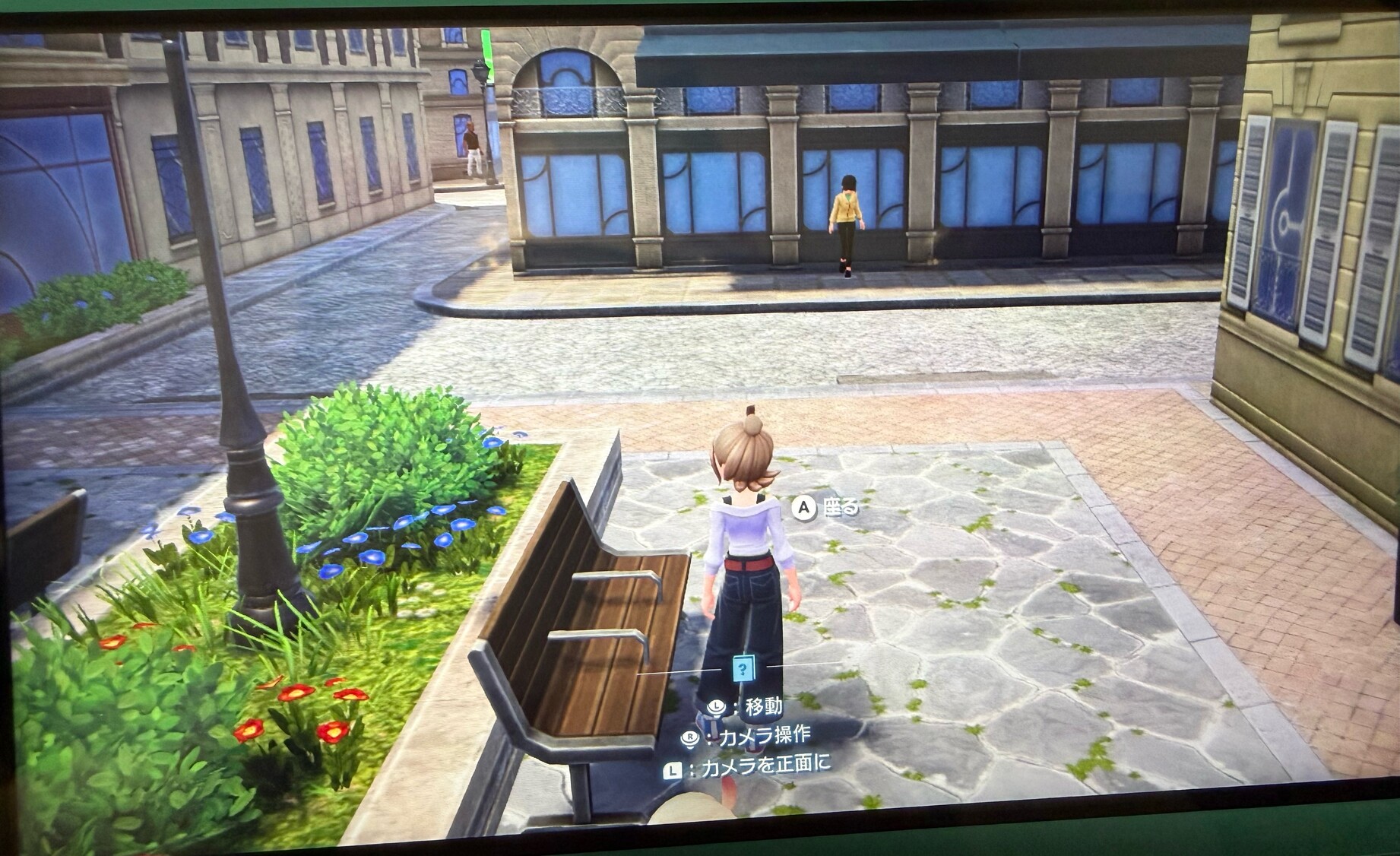
Task: Open the blue question mark help icon
Action: [742, 669]
